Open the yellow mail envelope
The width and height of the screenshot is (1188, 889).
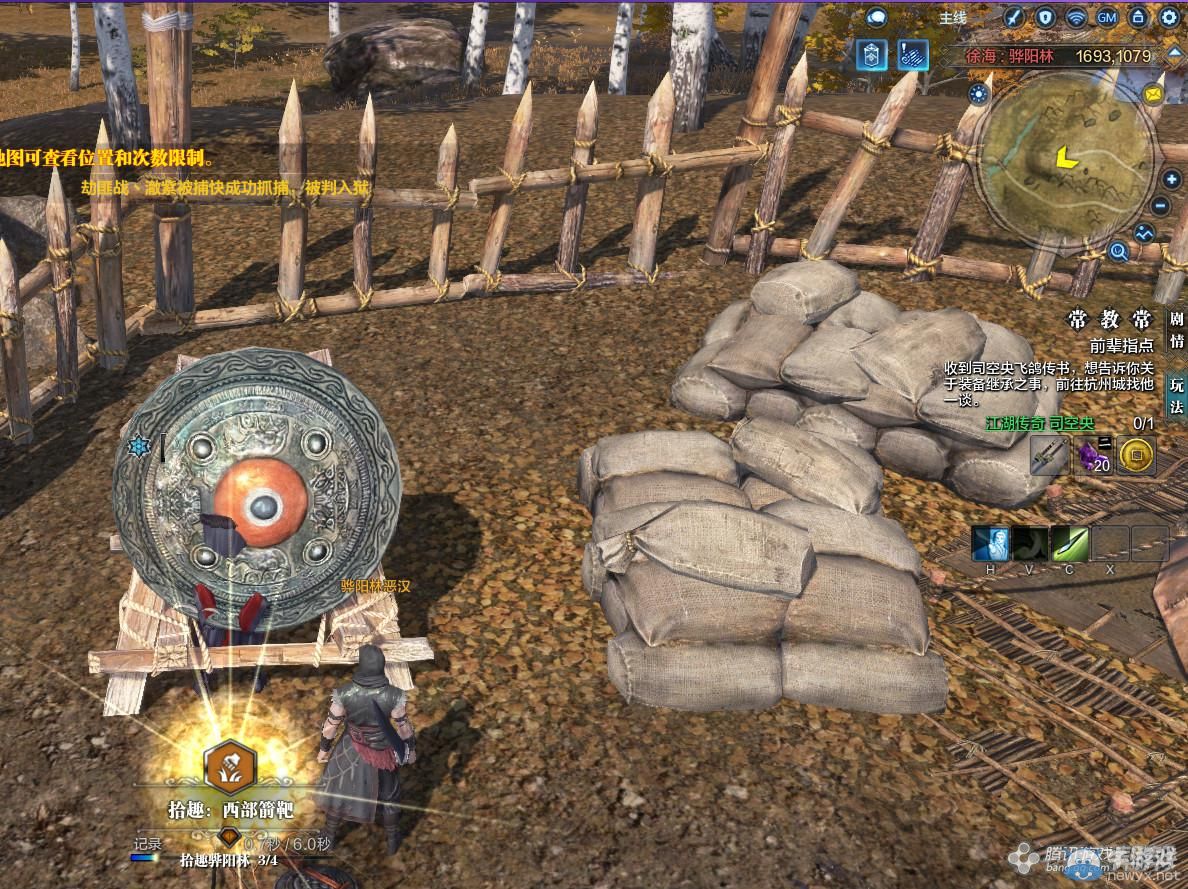click(1154, 95)
